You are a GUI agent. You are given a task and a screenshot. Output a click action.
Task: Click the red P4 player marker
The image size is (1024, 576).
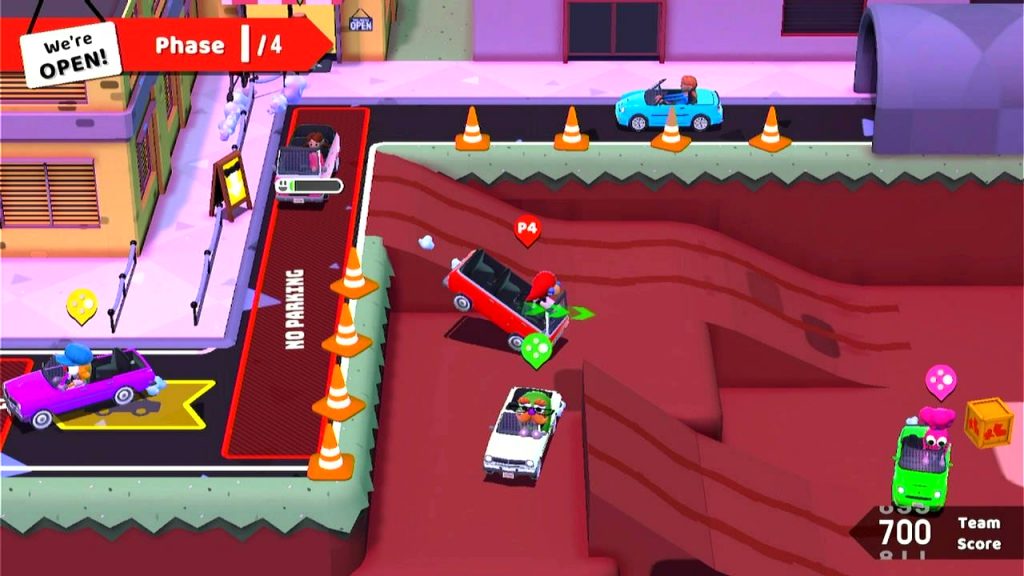click(x=527, y=230)
